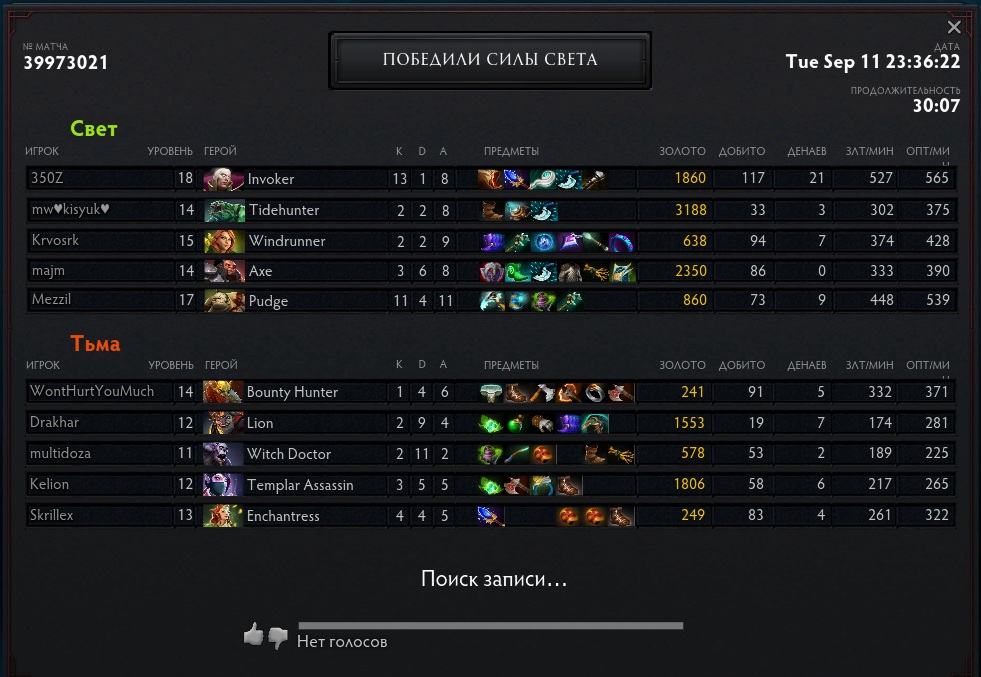Click player name Krvosrk
Image resolution: width=981 pixels, height=677 pixels.
click(54, 241)
